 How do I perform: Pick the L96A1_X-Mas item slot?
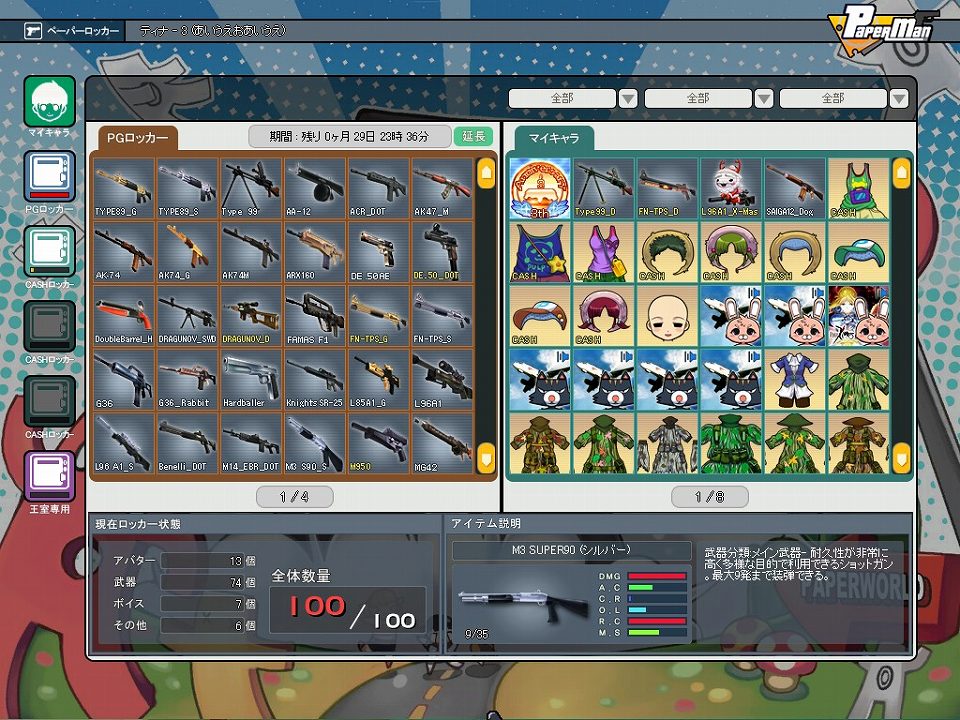pos(731,188)
